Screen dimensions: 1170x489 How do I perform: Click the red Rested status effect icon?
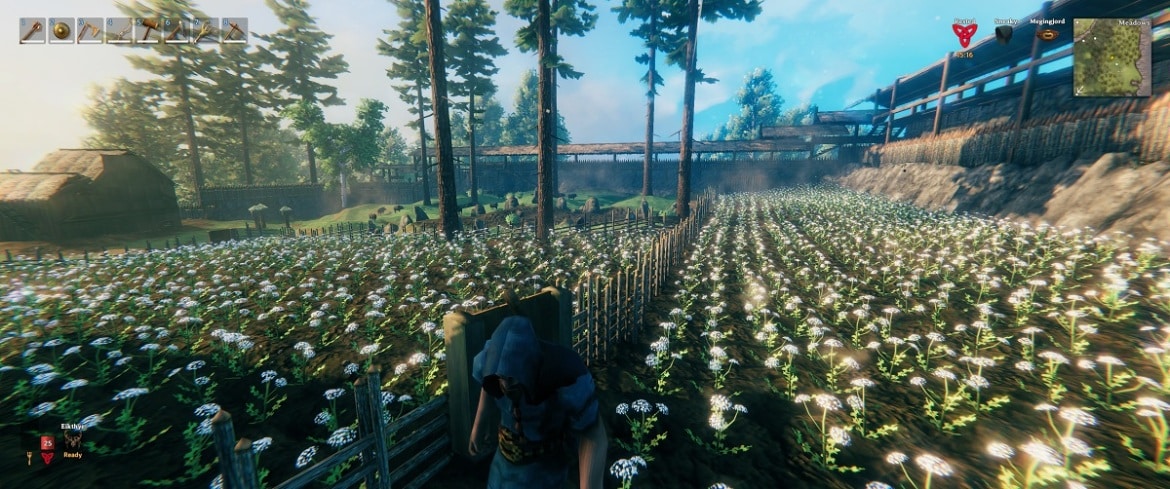(x=964, y=35)
